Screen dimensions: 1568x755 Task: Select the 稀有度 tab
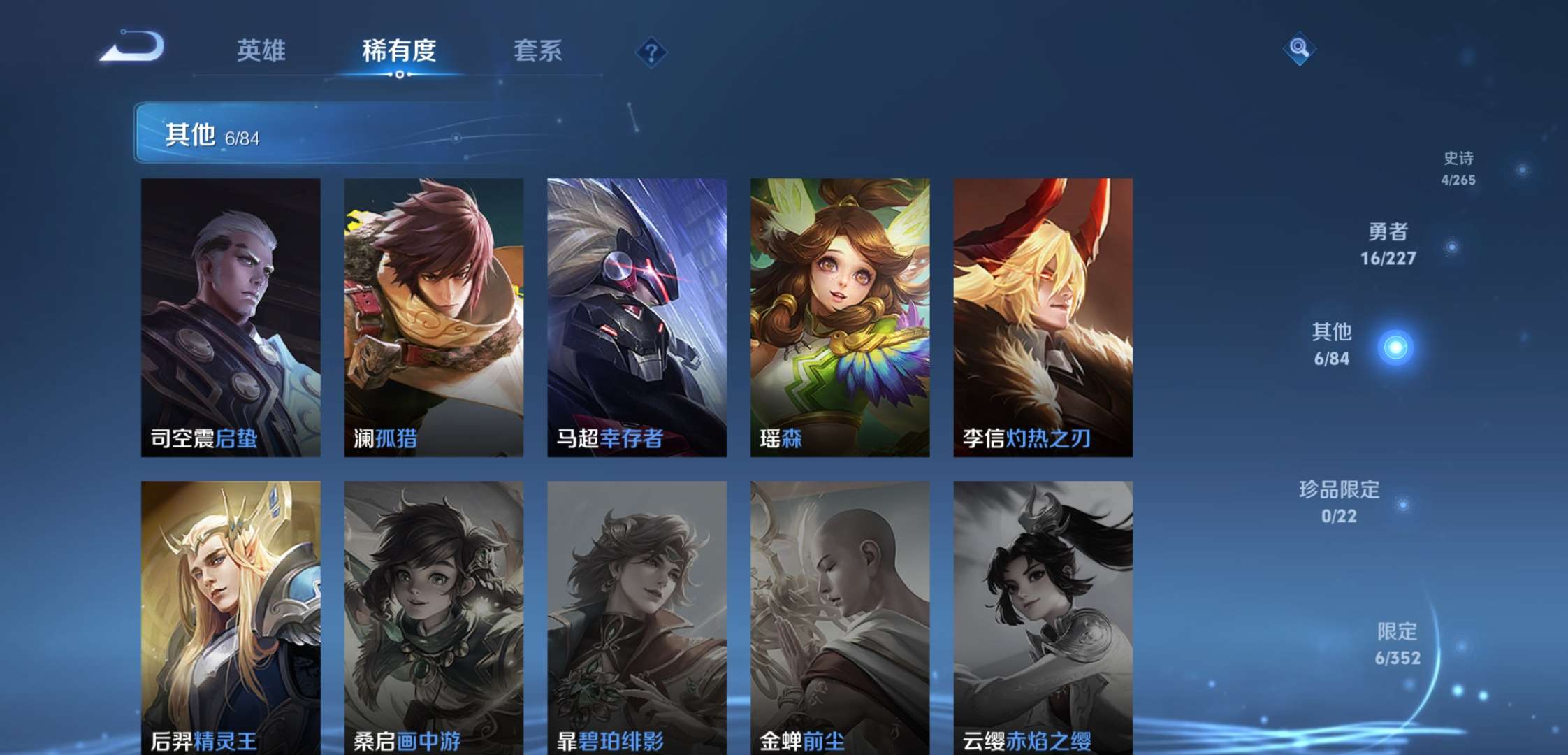pos(399,51)
